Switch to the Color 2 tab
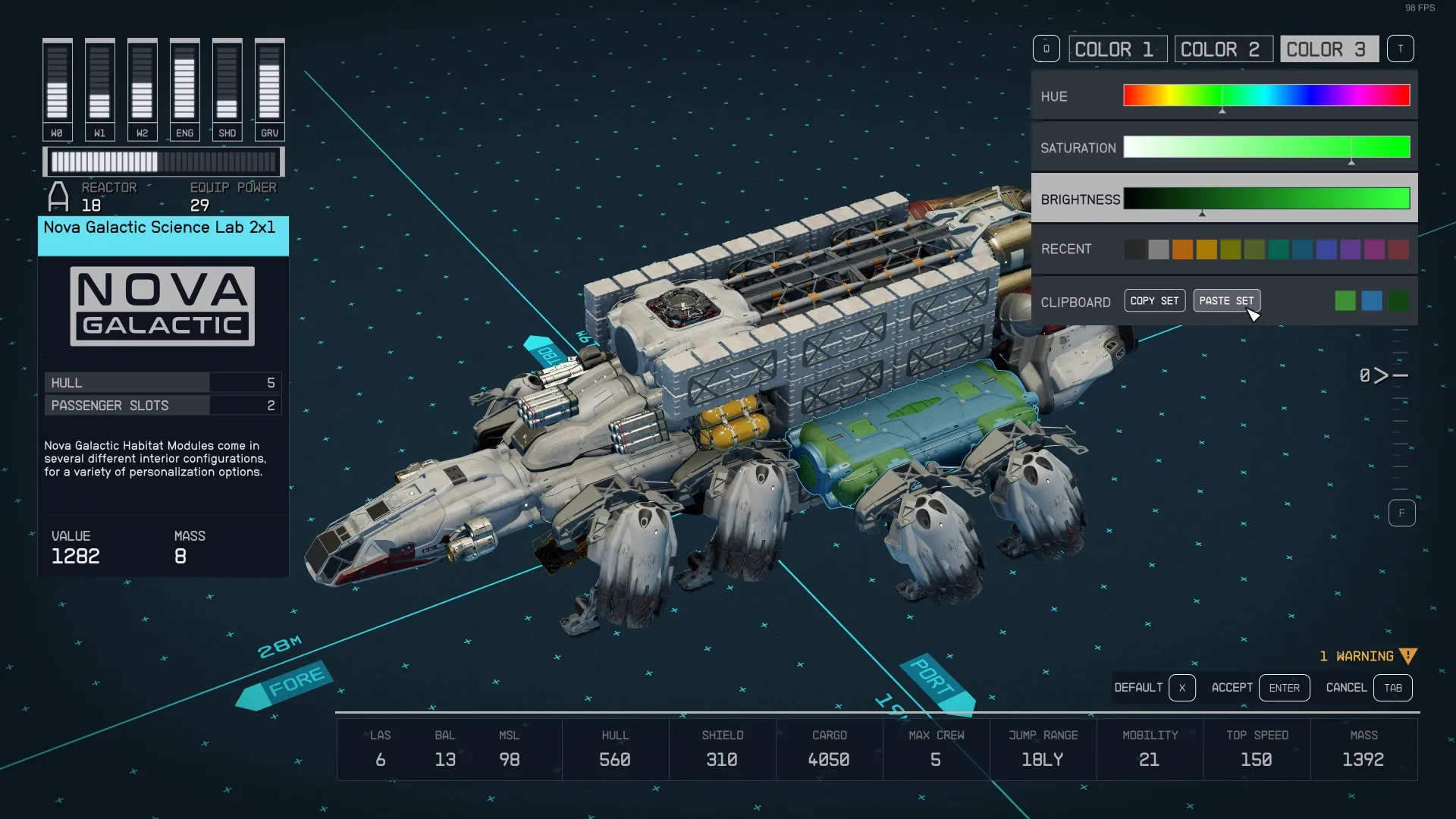1456x819 pixels. tap(1223, 49)
